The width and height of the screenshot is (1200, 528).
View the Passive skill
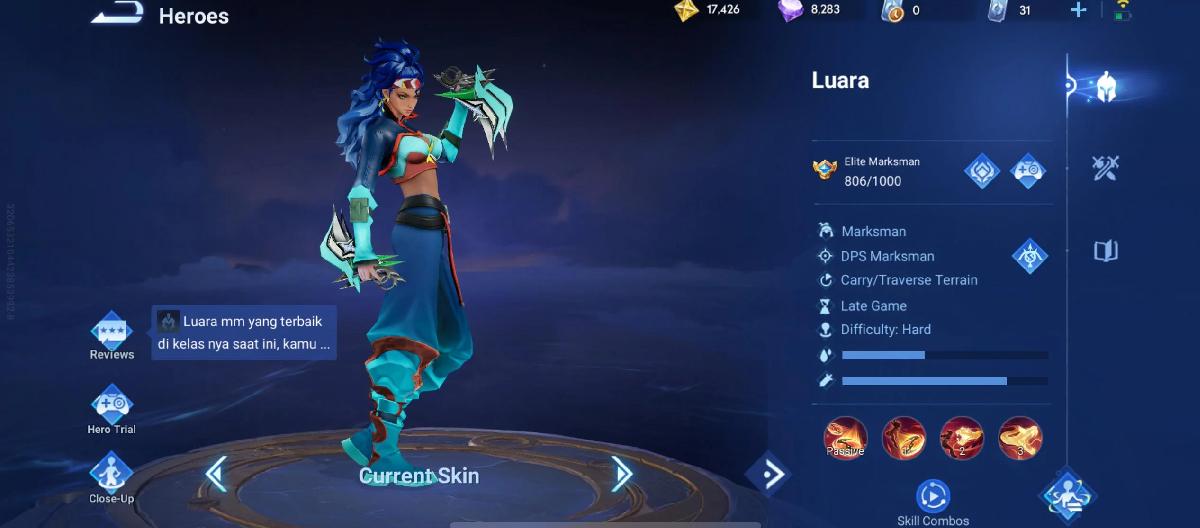[845, 438]
